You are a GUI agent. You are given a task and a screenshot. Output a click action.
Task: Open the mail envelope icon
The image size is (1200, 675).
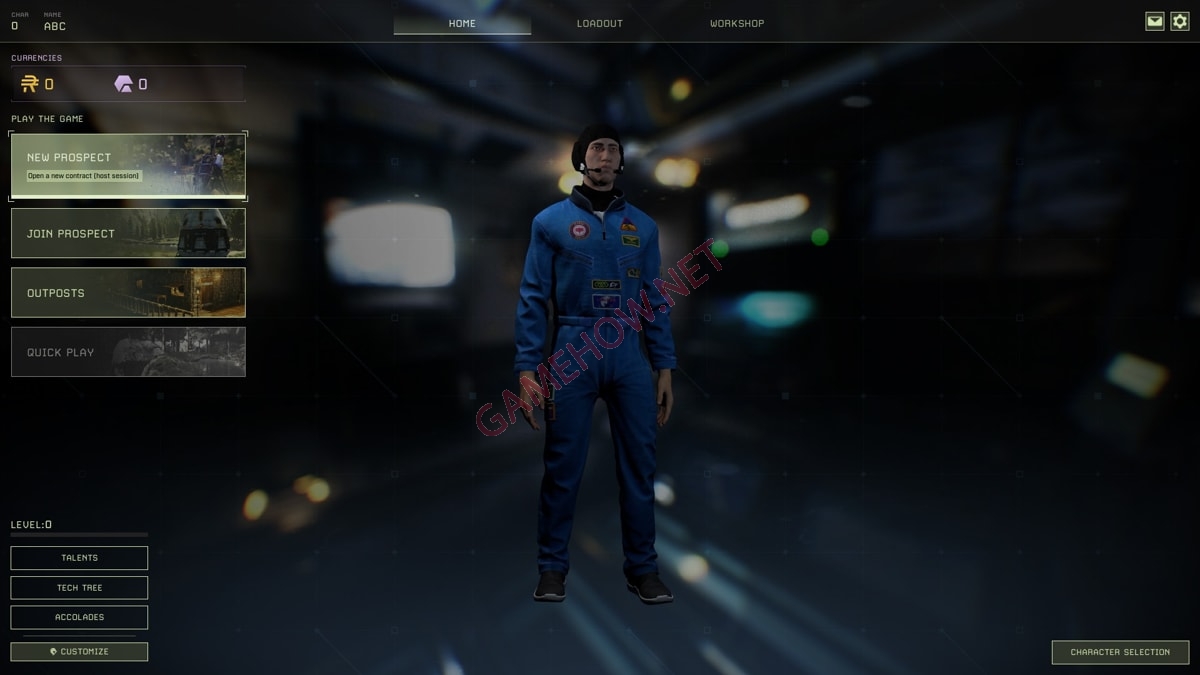coord(1155,21)
